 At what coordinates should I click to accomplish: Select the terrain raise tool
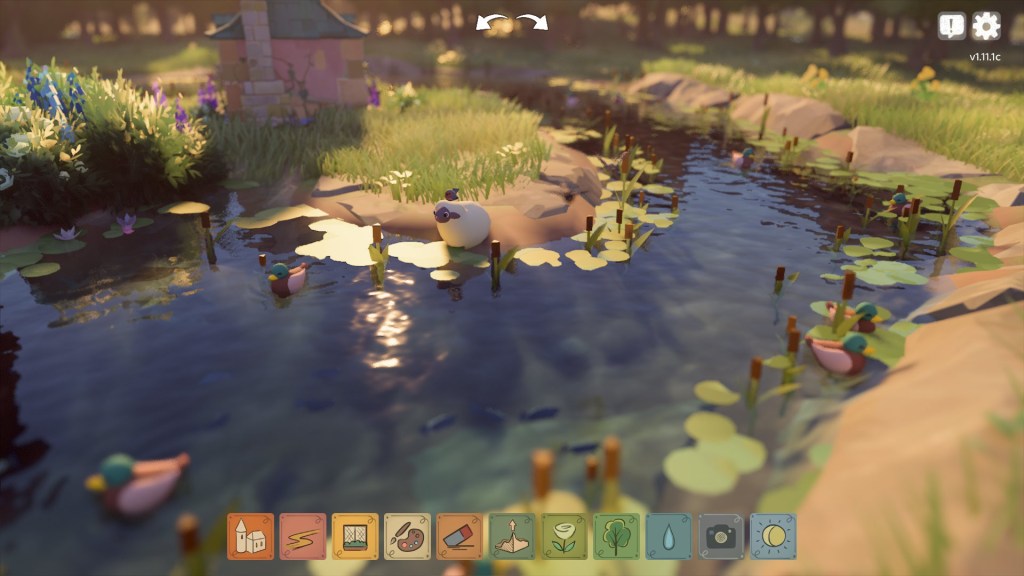[x=512, y=537]
